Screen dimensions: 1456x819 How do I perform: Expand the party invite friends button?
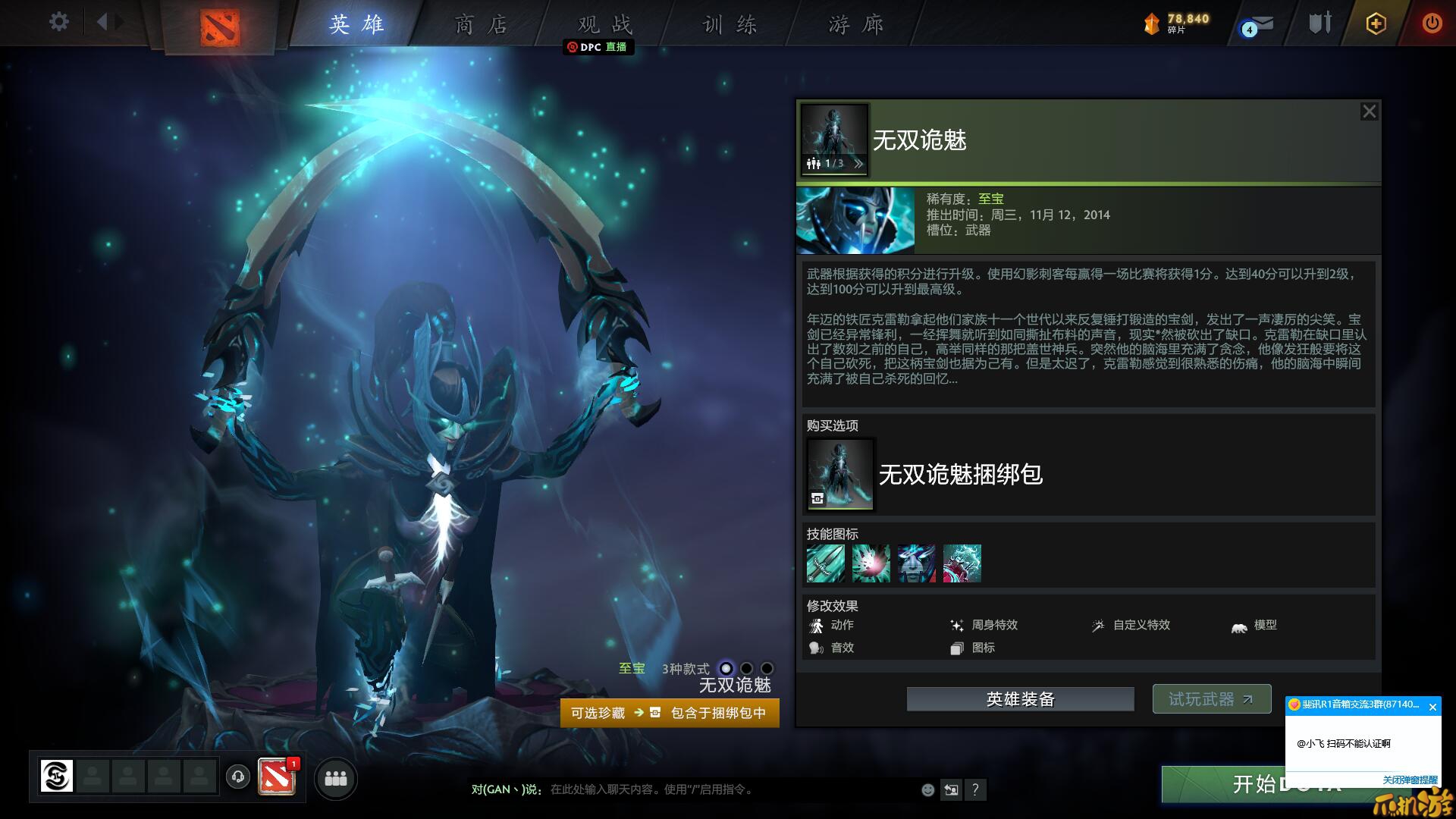(x=336, y=779)
